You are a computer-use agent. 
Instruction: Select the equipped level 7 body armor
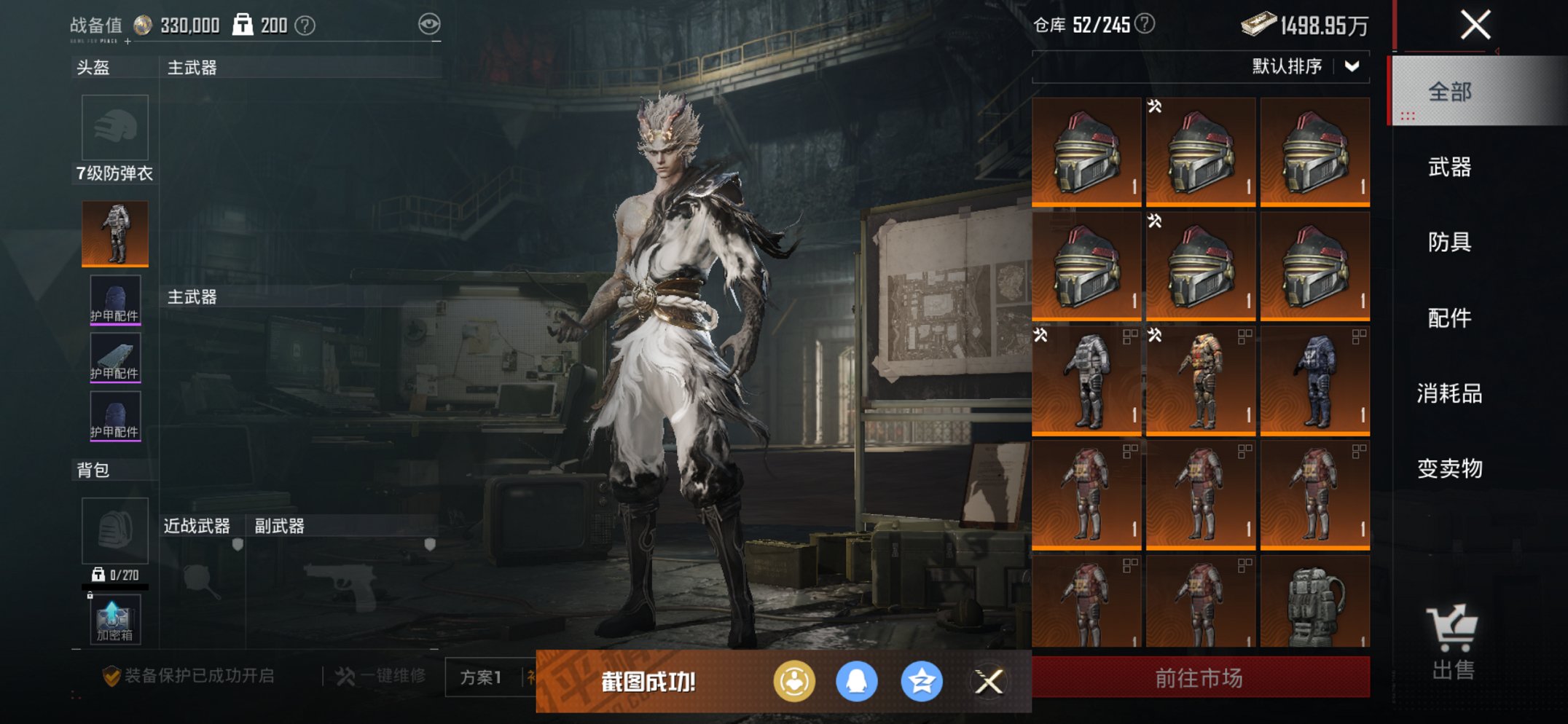coord(115,233)
